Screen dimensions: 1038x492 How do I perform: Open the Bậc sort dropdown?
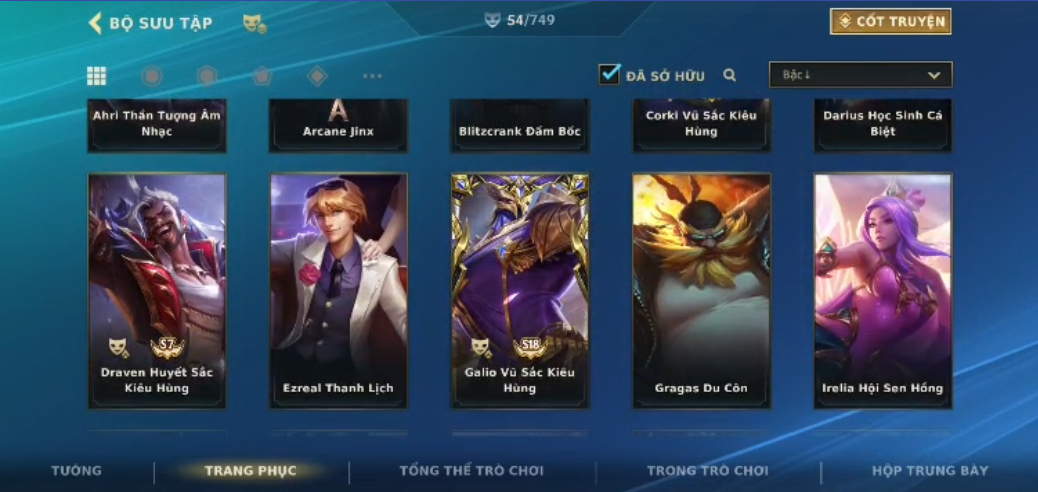(860, 75)
